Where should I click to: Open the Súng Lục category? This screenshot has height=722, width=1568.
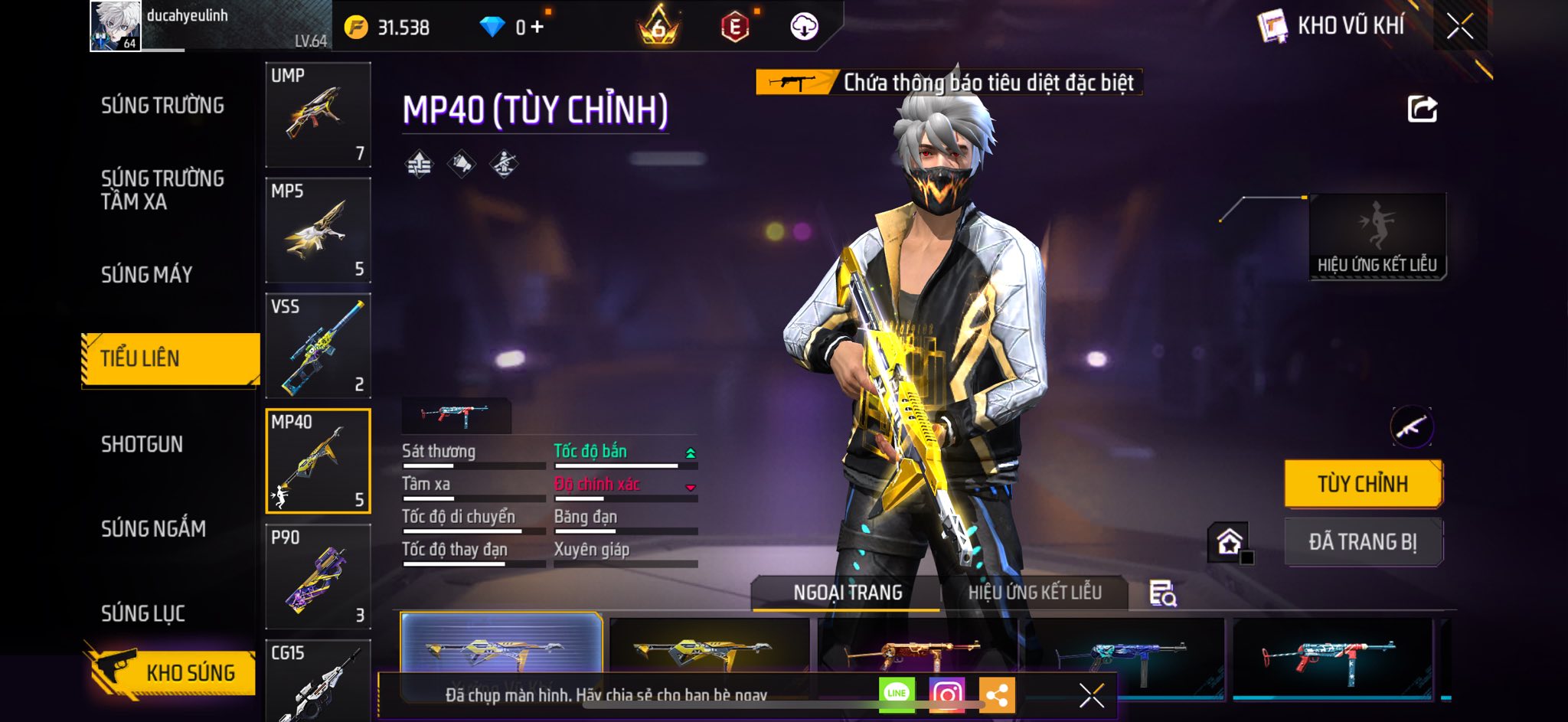pyautogui.click(x=143, y=613)
